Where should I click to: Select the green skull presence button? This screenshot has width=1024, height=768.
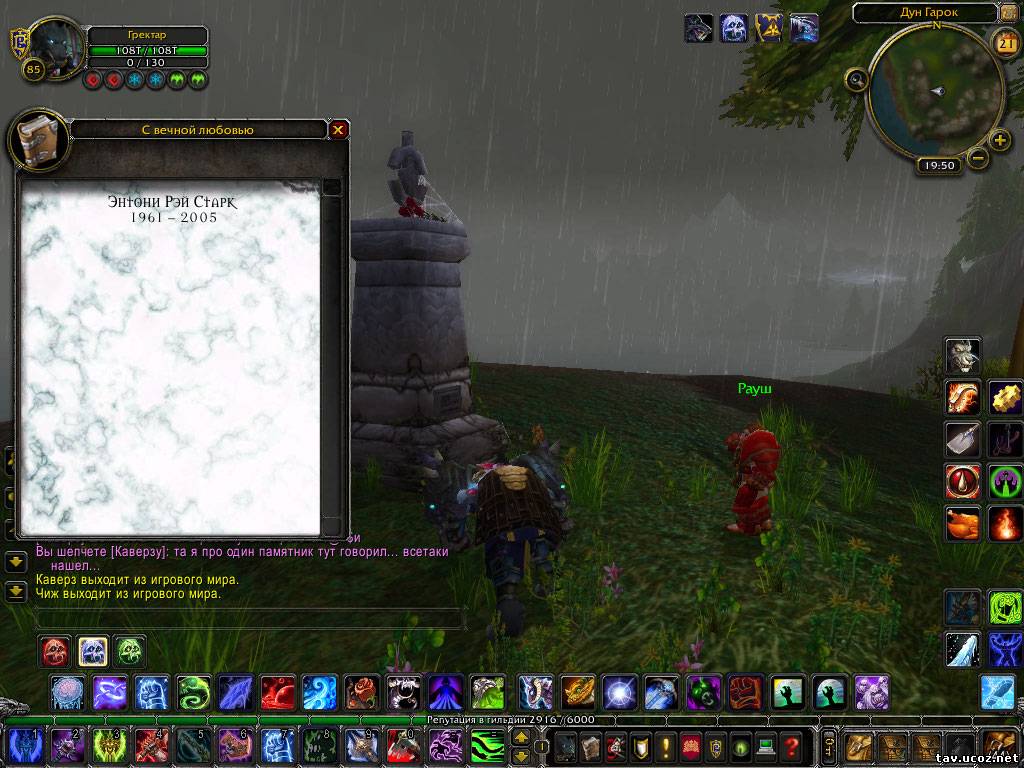(x=129, y=651)
